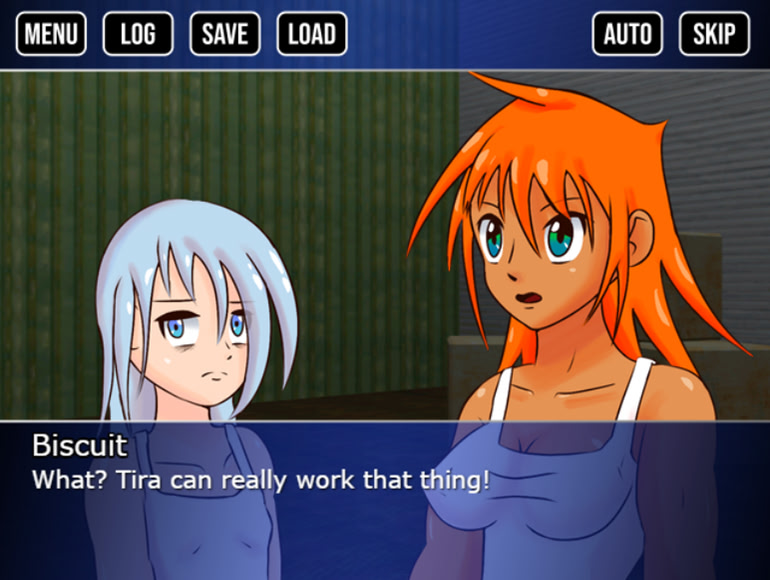
Task: Activate the SKIP button
Action: (715, 34)
